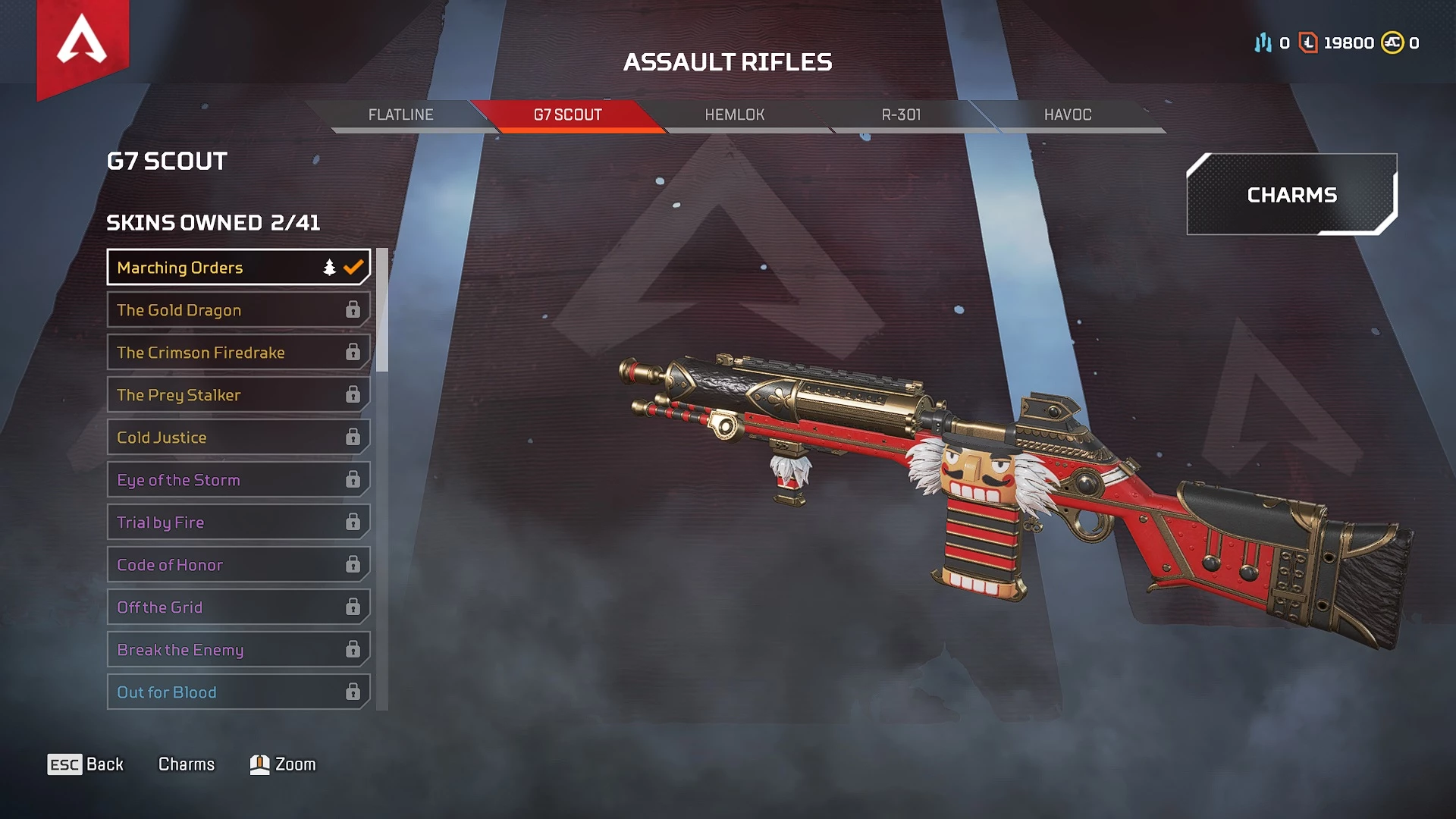Open the Charms panel button
This screenshot has height=819, width=1456.
tap(1291, 195)
